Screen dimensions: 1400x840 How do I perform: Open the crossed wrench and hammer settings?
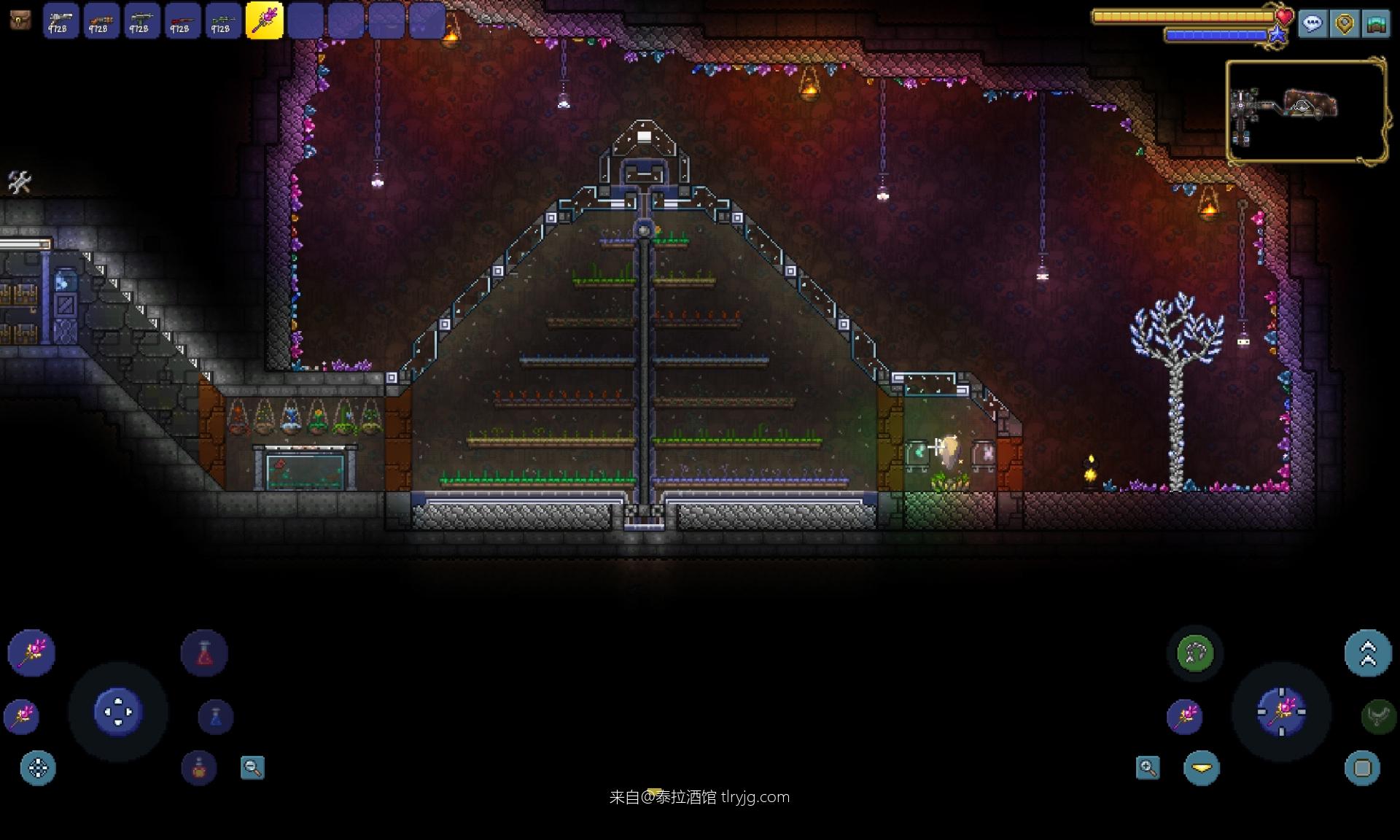(x=19, y=182)
